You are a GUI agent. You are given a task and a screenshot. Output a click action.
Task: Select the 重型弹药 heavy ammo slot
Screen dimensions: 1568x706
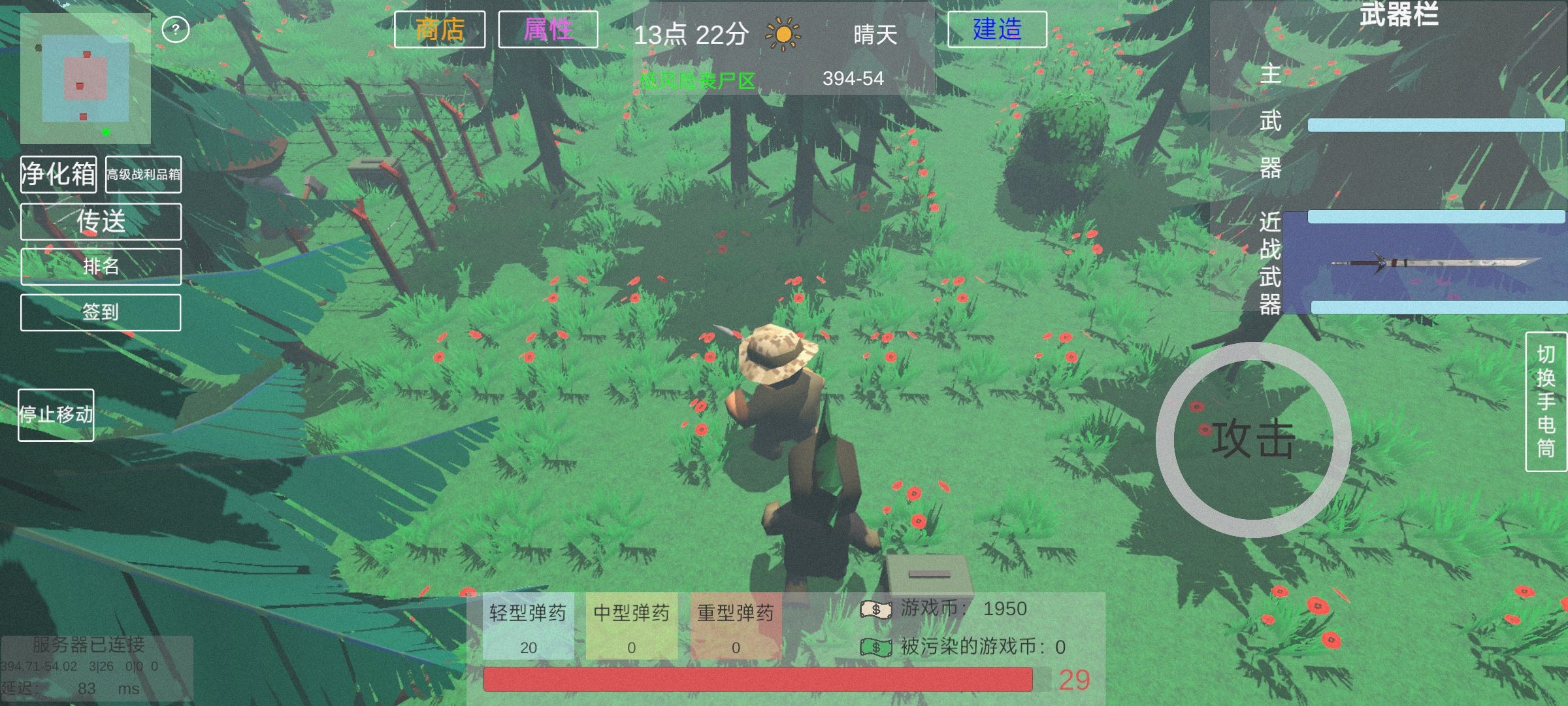(x=736, y=626)
